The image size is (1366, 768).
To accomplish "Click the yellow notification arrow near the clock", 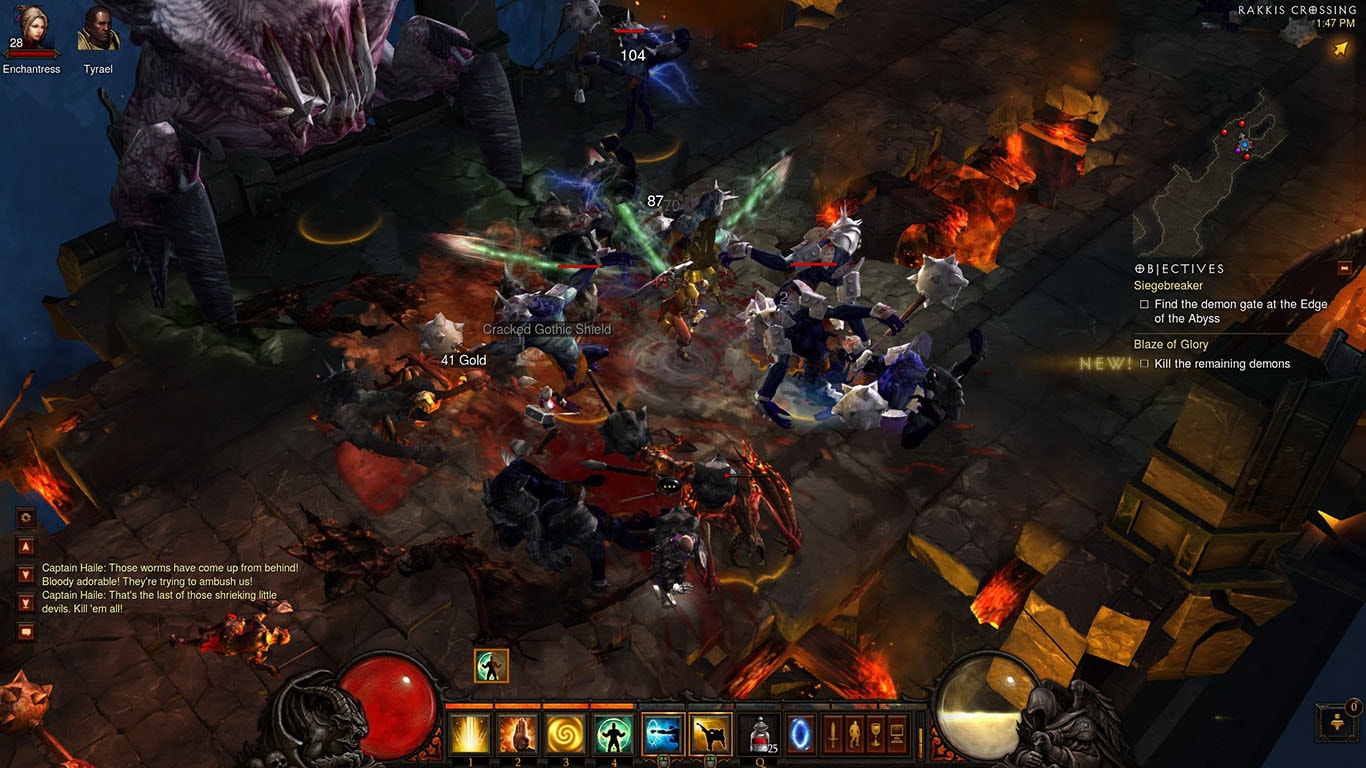I will pos(1338,47).
